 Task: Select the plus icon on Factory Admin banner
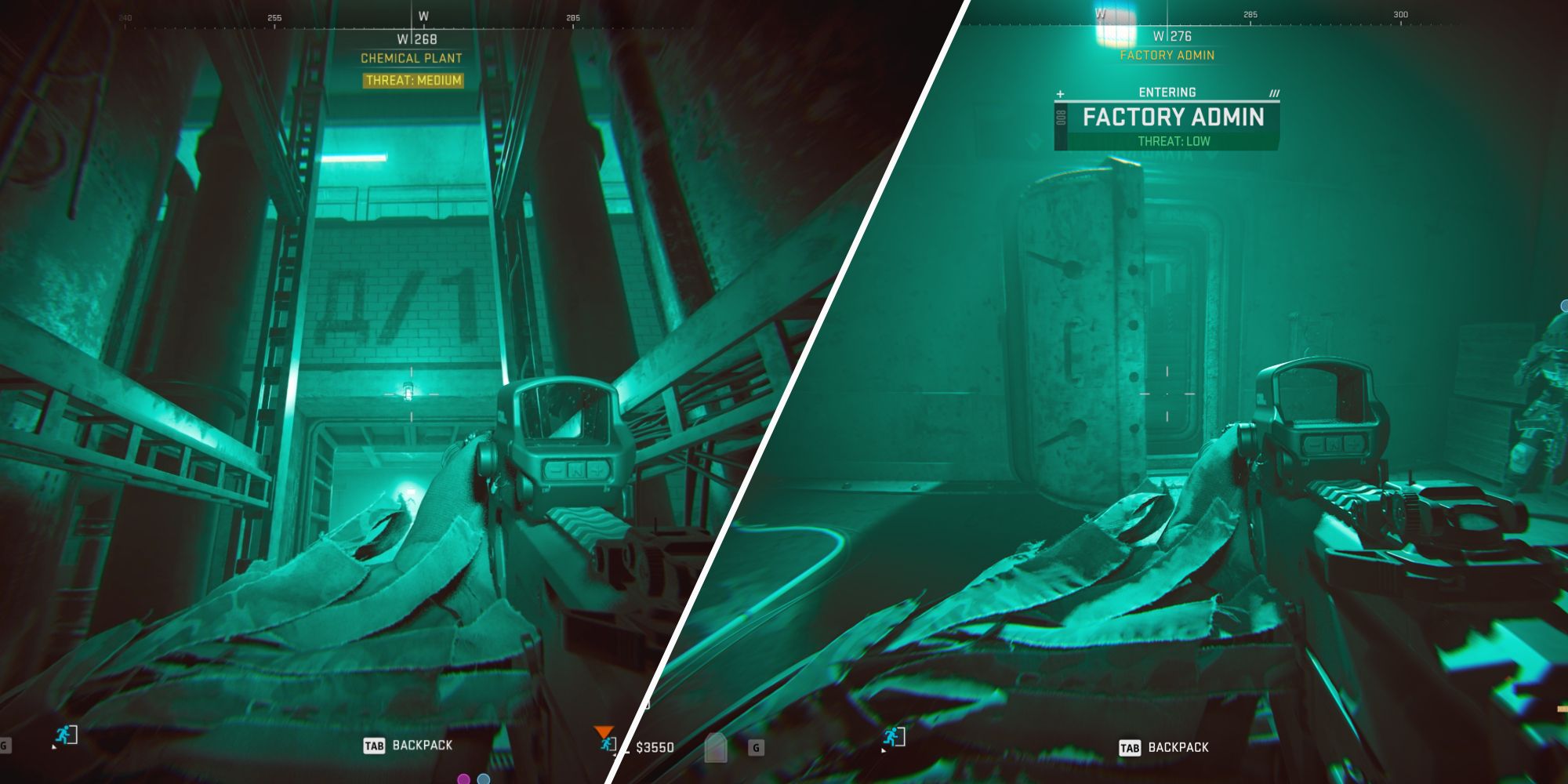pyautogui.click(x=1060, y=93)
